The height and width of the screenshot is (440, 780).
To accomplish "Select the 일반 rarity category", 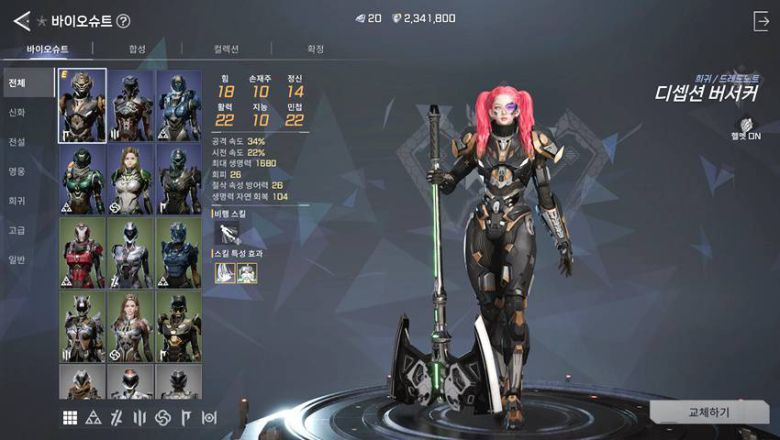I will point(16,260).
